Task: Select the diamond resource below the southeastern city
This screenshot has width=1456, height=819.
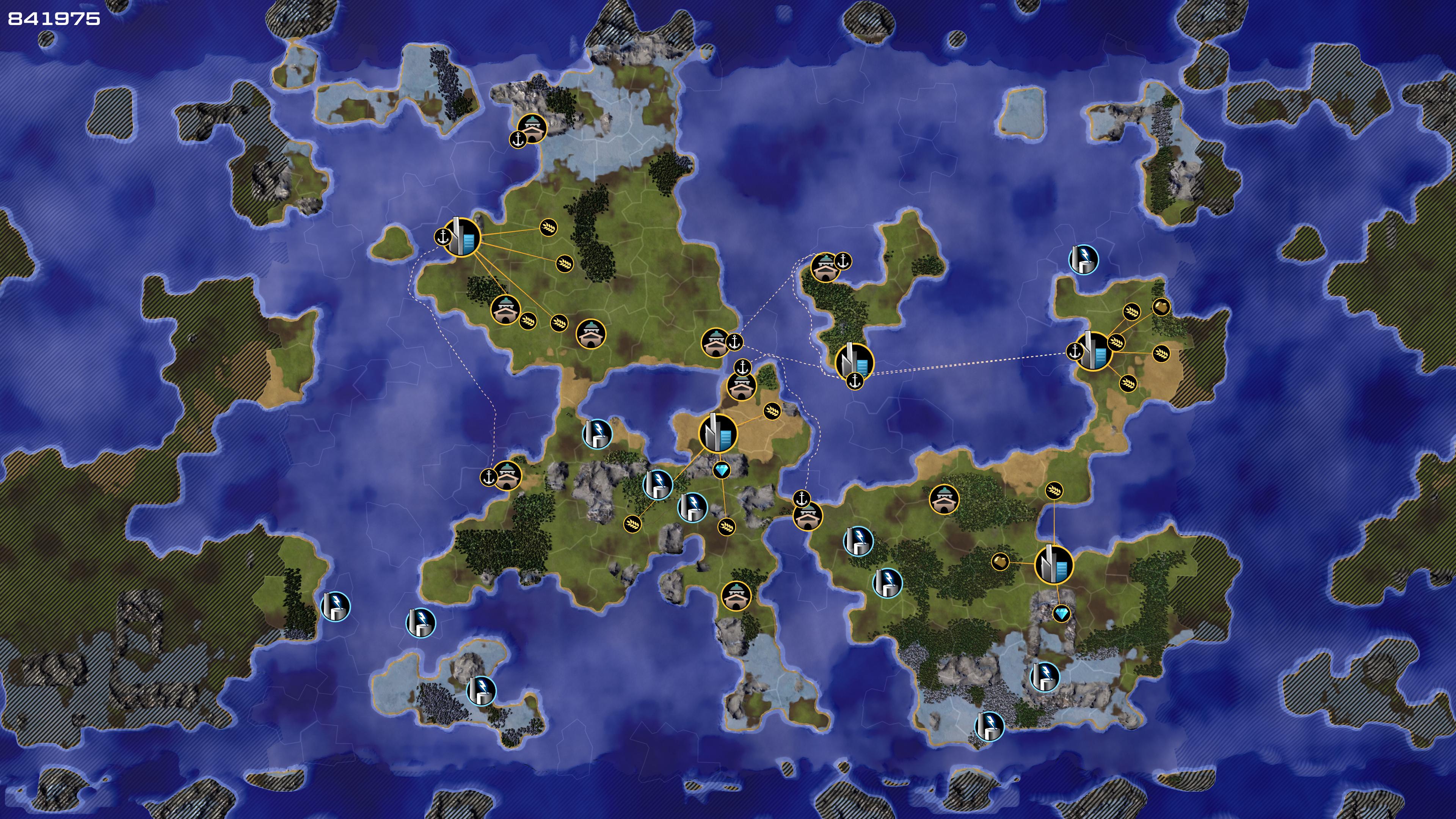Action: 1062,613
